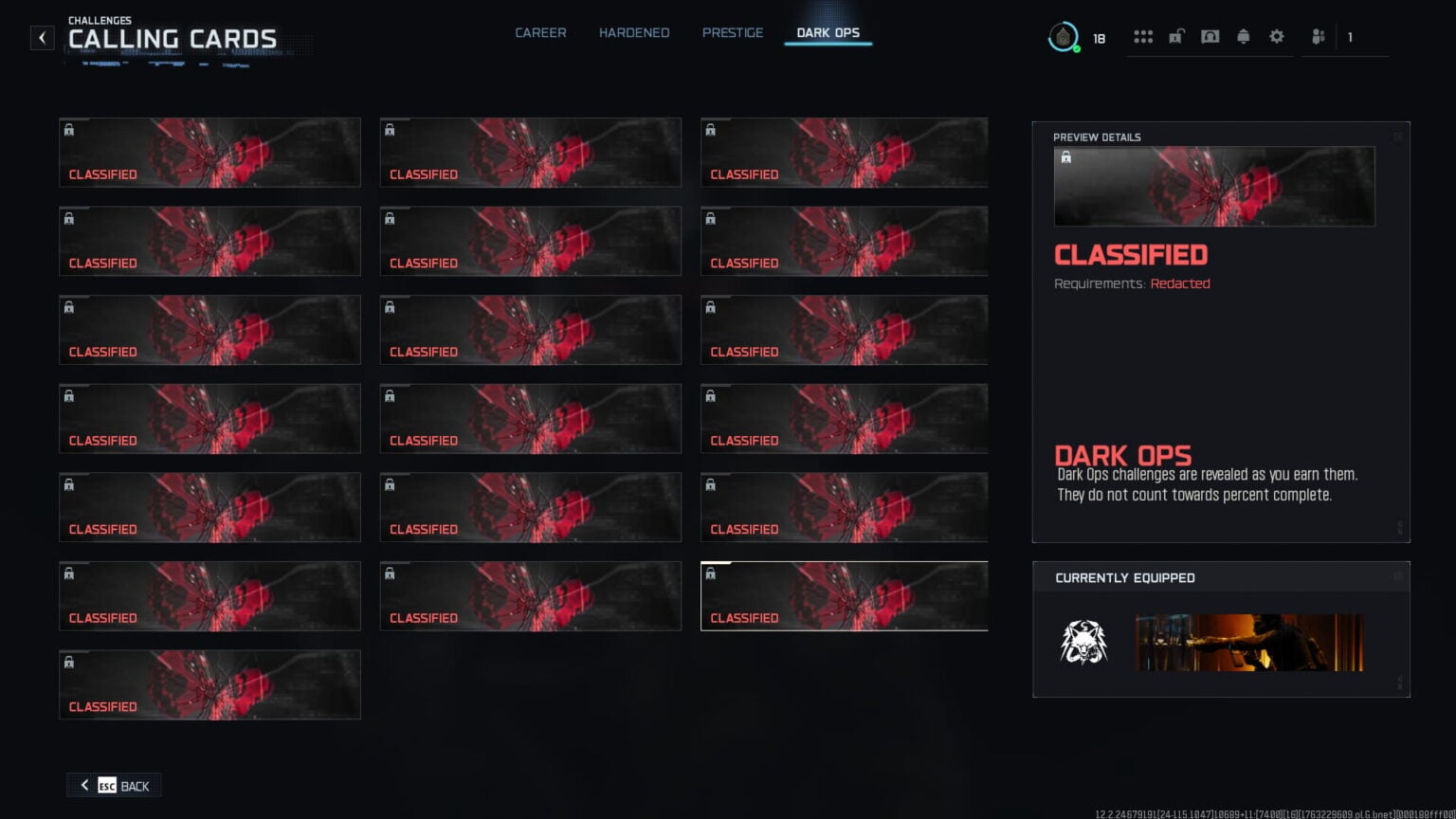Click the capture/rewards image icon

pyautogui.click(x=1210, y=36)
